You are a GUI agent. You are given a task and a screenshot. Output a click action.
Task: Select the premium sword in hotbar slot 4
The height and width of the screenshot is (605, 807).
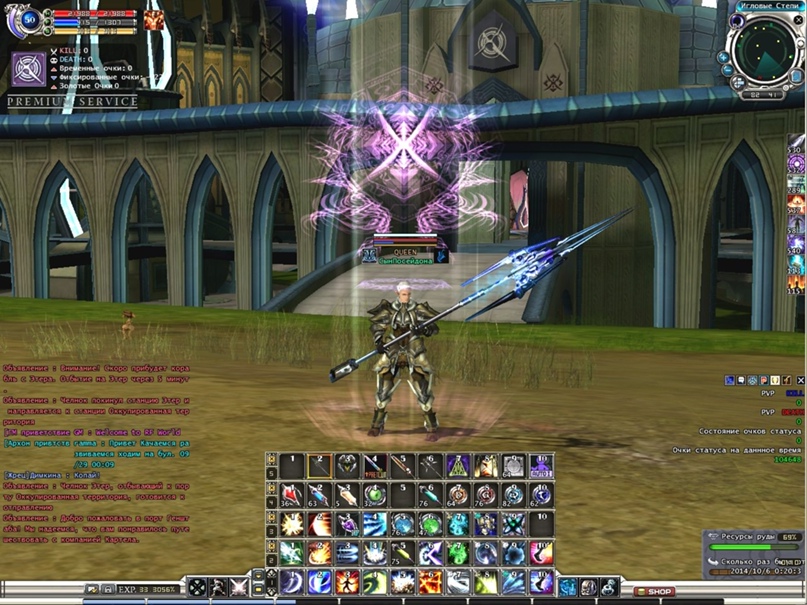click(x=375, y=466)
